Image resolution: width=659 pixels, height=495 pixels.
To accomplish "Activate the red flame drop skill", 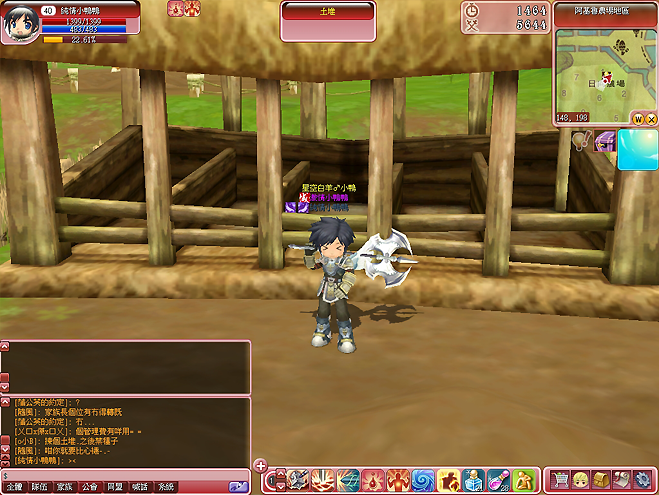I will 373,480.
